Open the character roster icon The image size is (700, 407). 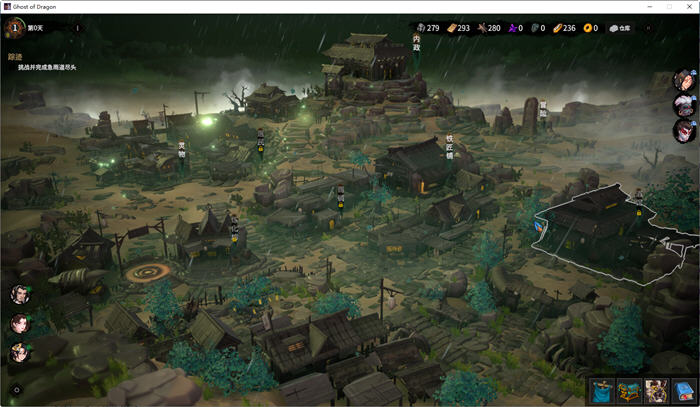656,391
